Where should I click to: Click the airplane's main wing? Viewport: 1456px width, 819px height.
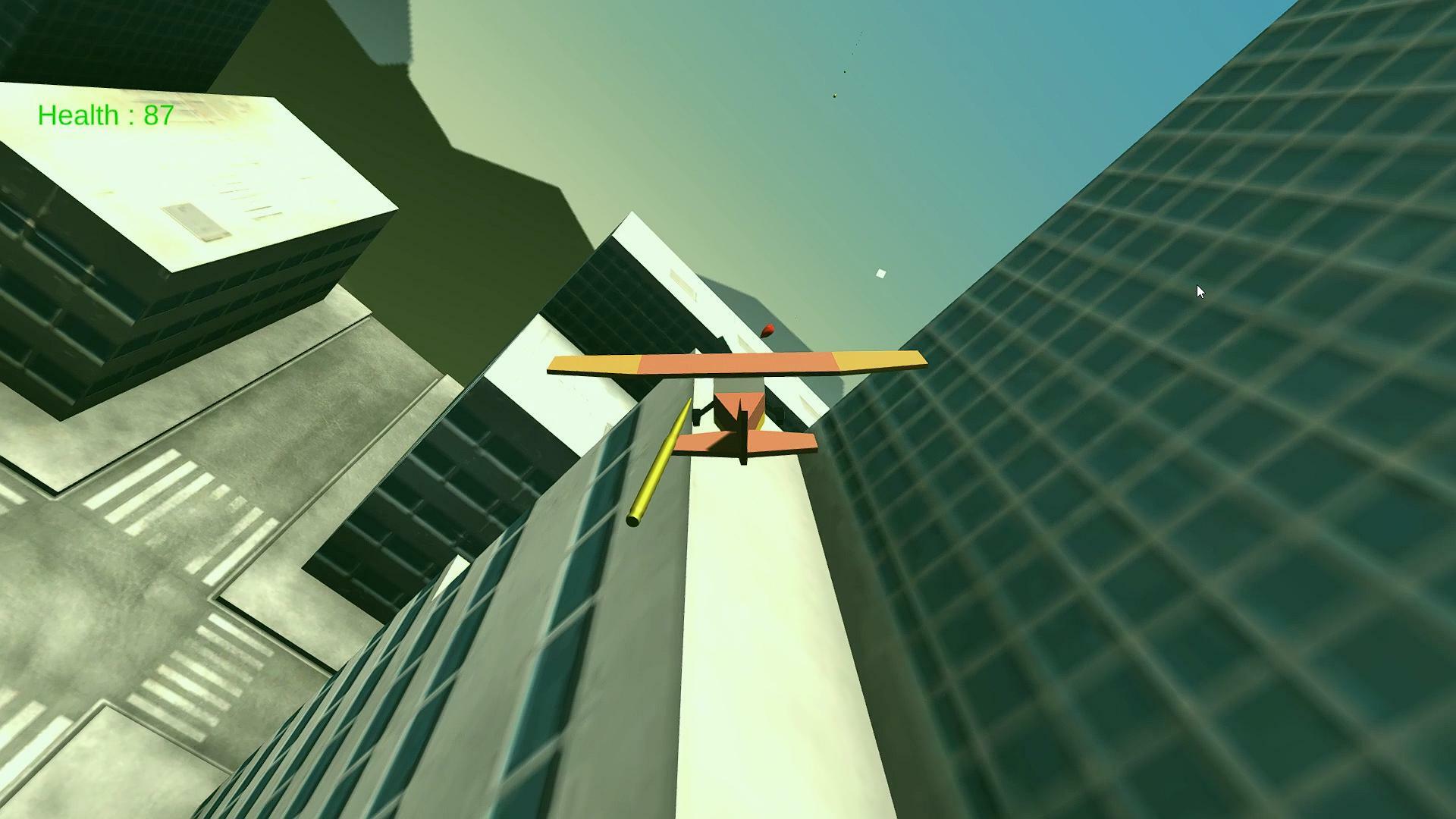pyautogui.click(x=736, y=362)
